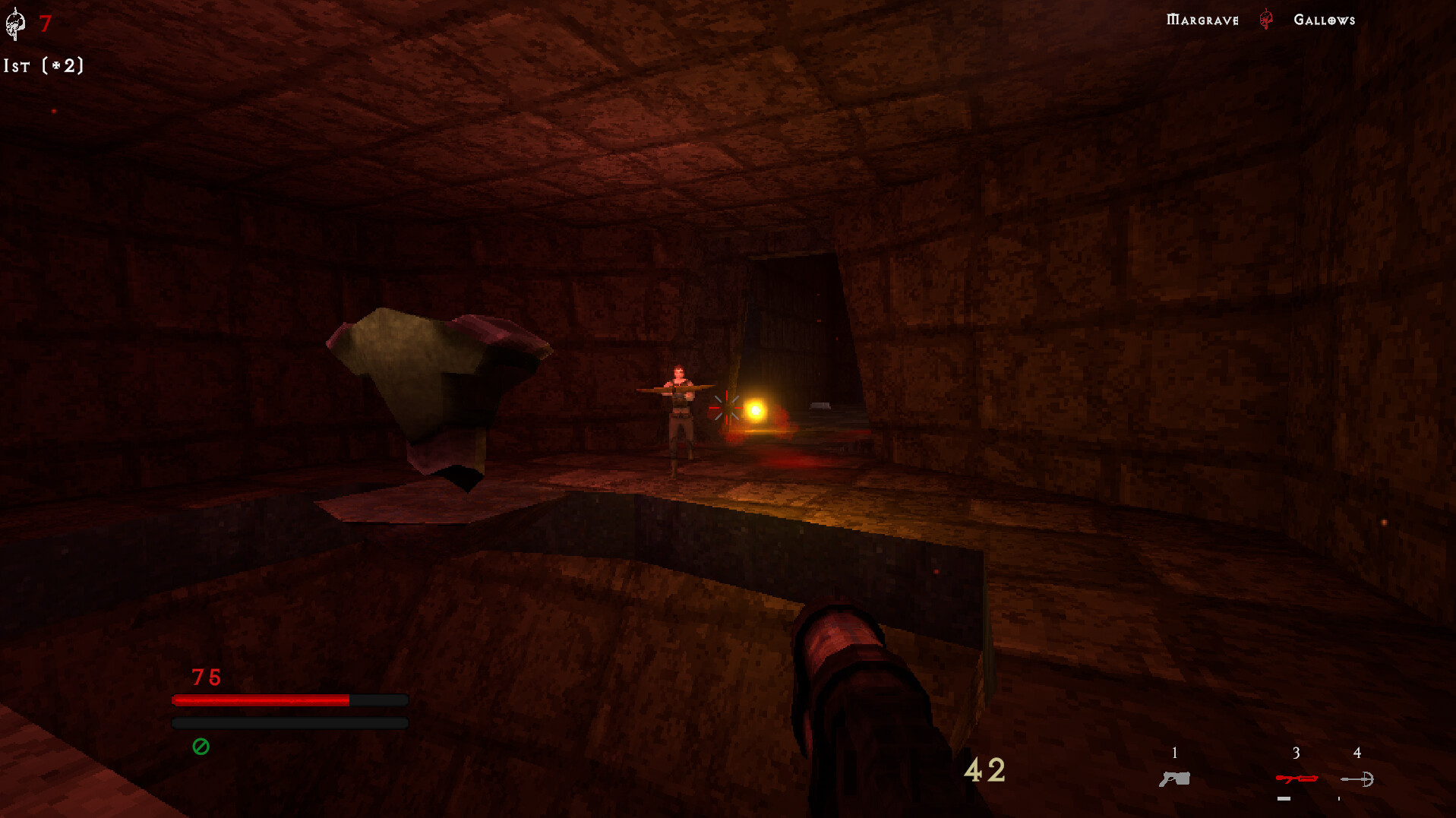
Task: Toggle weapon slot 3 selection
Action: tap(1298, 767)
